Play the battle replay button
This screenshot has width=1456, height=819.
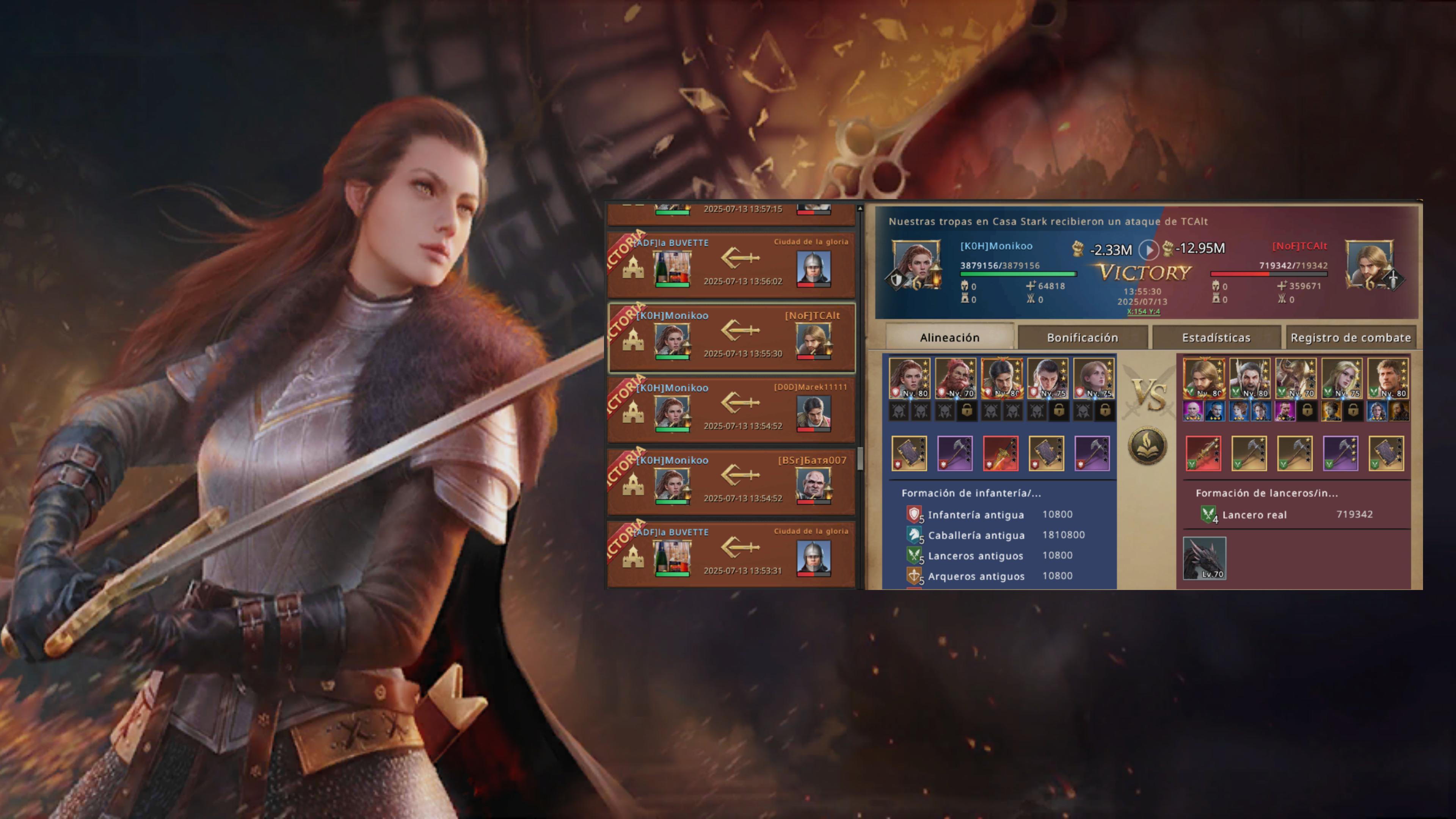pyautogui.click(x=1148, y=249)
